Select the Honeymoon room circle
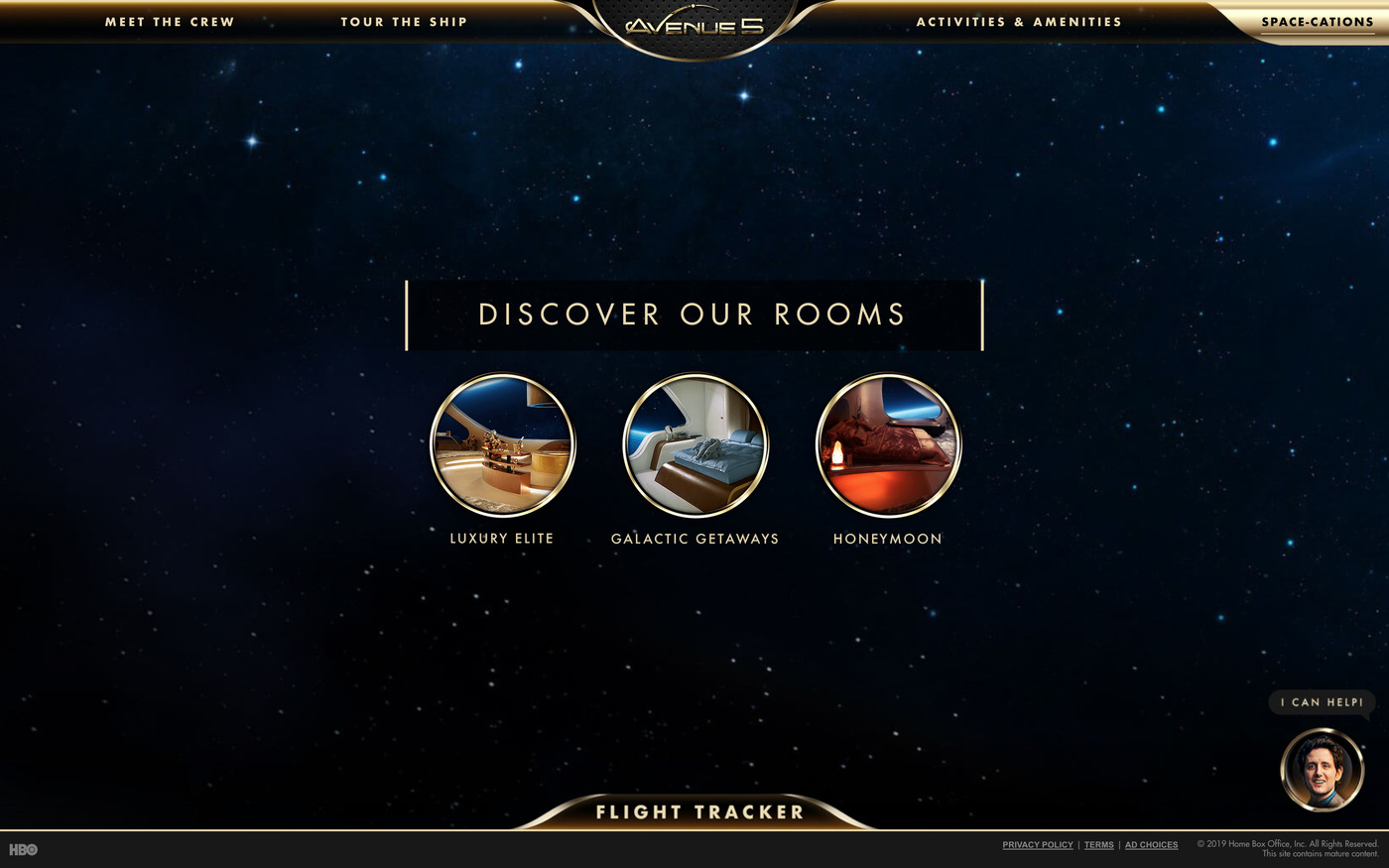Image resolution: width=1389 pixels, height=868 pixels. (x=888, y=445)
